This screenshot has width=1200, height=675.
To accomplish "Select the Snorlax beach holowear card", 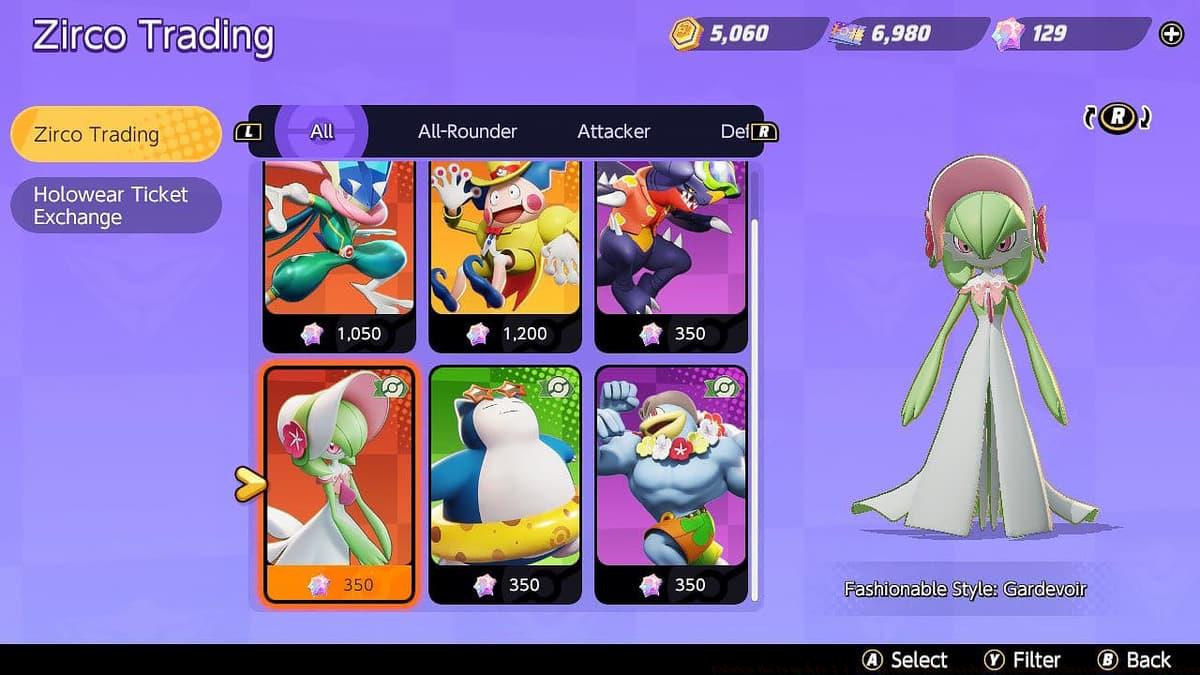I will tap(505, 483).
